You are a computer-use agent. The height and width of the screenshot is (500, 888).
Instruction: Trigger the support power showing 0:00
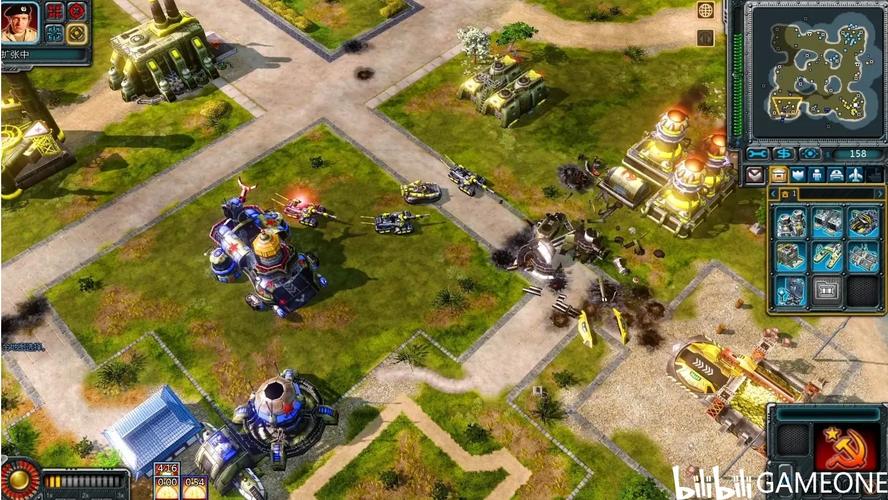coord(166,487)
